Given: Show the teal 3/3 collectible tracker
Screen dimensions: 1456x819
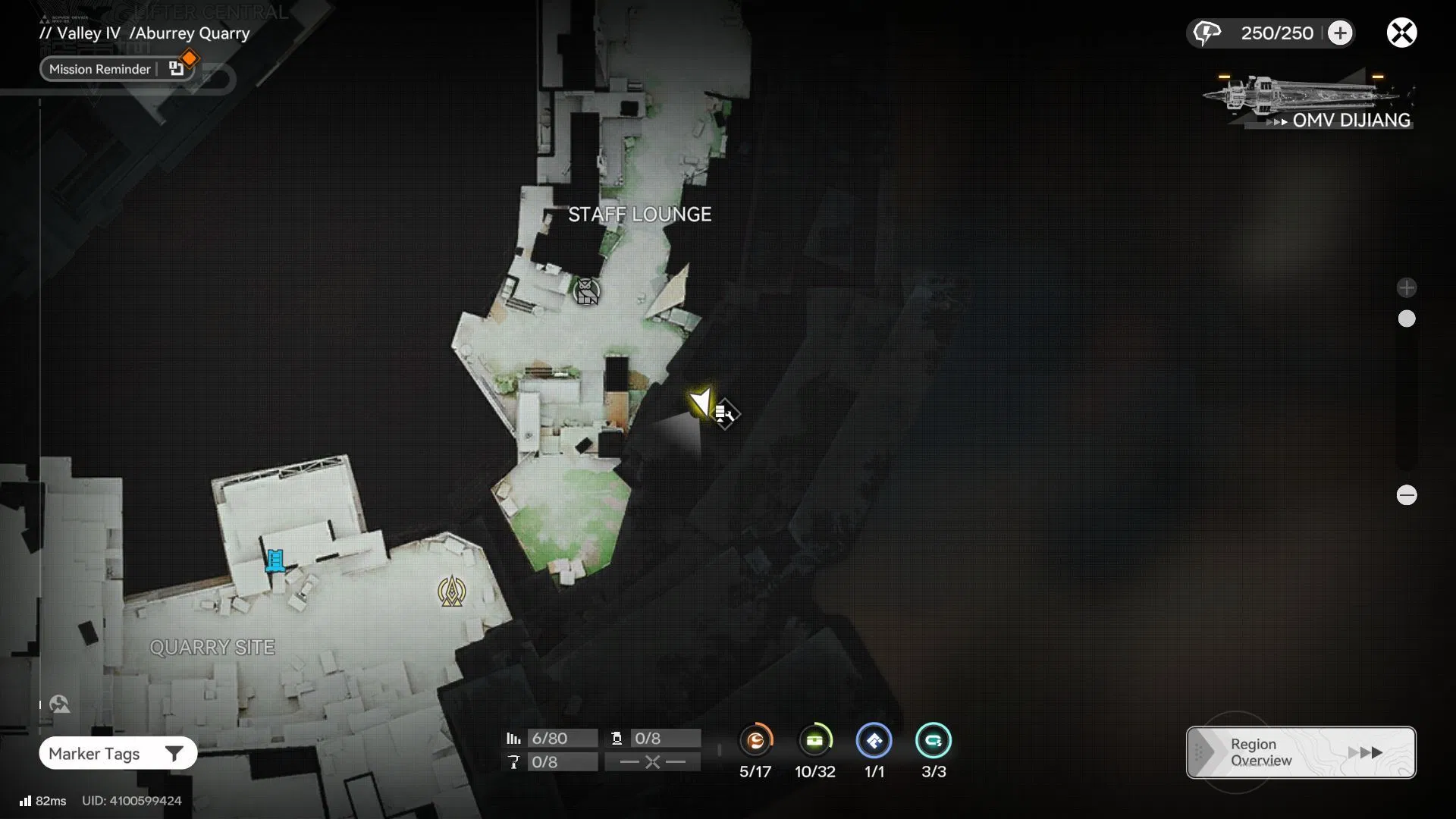Looking at the screenshot, I should (x=933, y=741).
